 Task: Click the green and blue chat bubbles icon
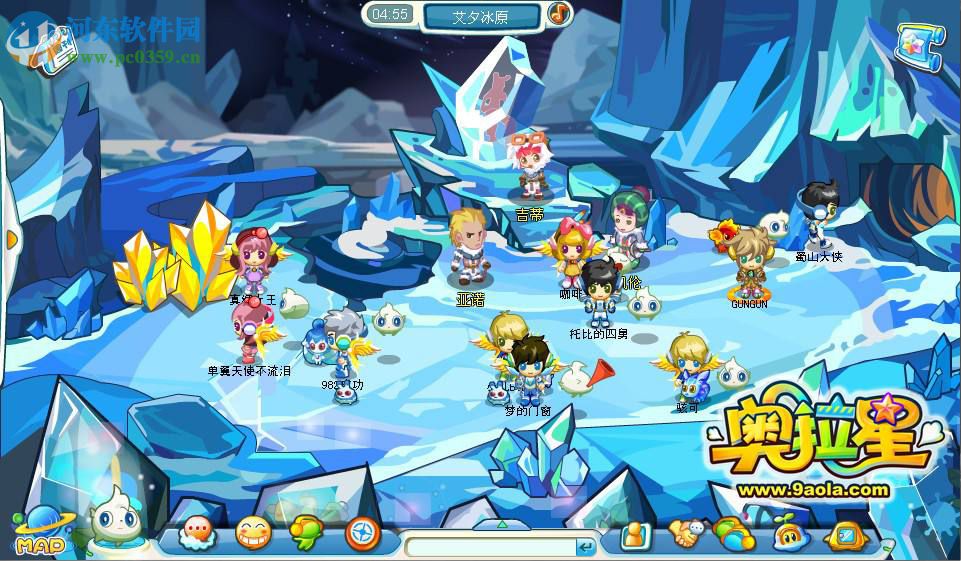tap(734, 535)
